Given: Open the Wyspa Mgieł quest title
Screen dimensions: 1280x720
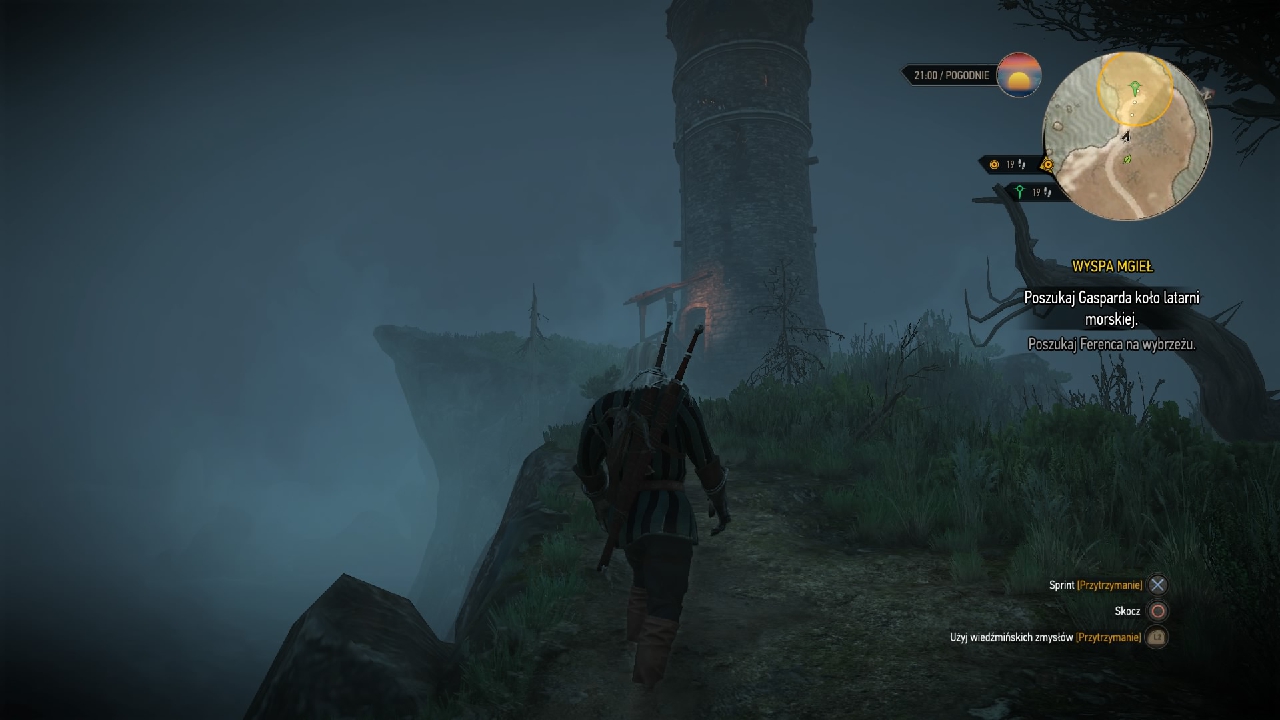Looking at the screenshot, I should click(x=1112, y=266).
